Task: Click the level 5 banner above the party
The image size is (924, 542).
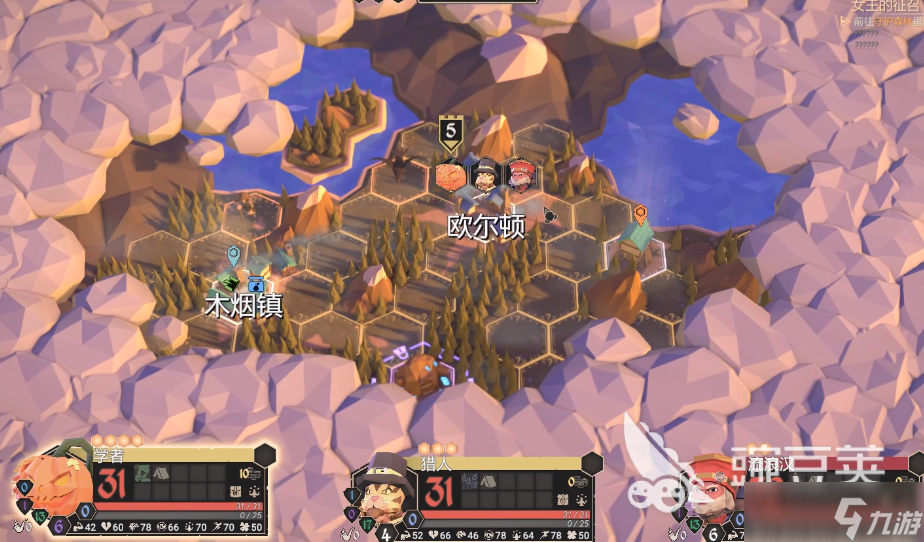Action: pyautogui.click(x=452, y=132)
